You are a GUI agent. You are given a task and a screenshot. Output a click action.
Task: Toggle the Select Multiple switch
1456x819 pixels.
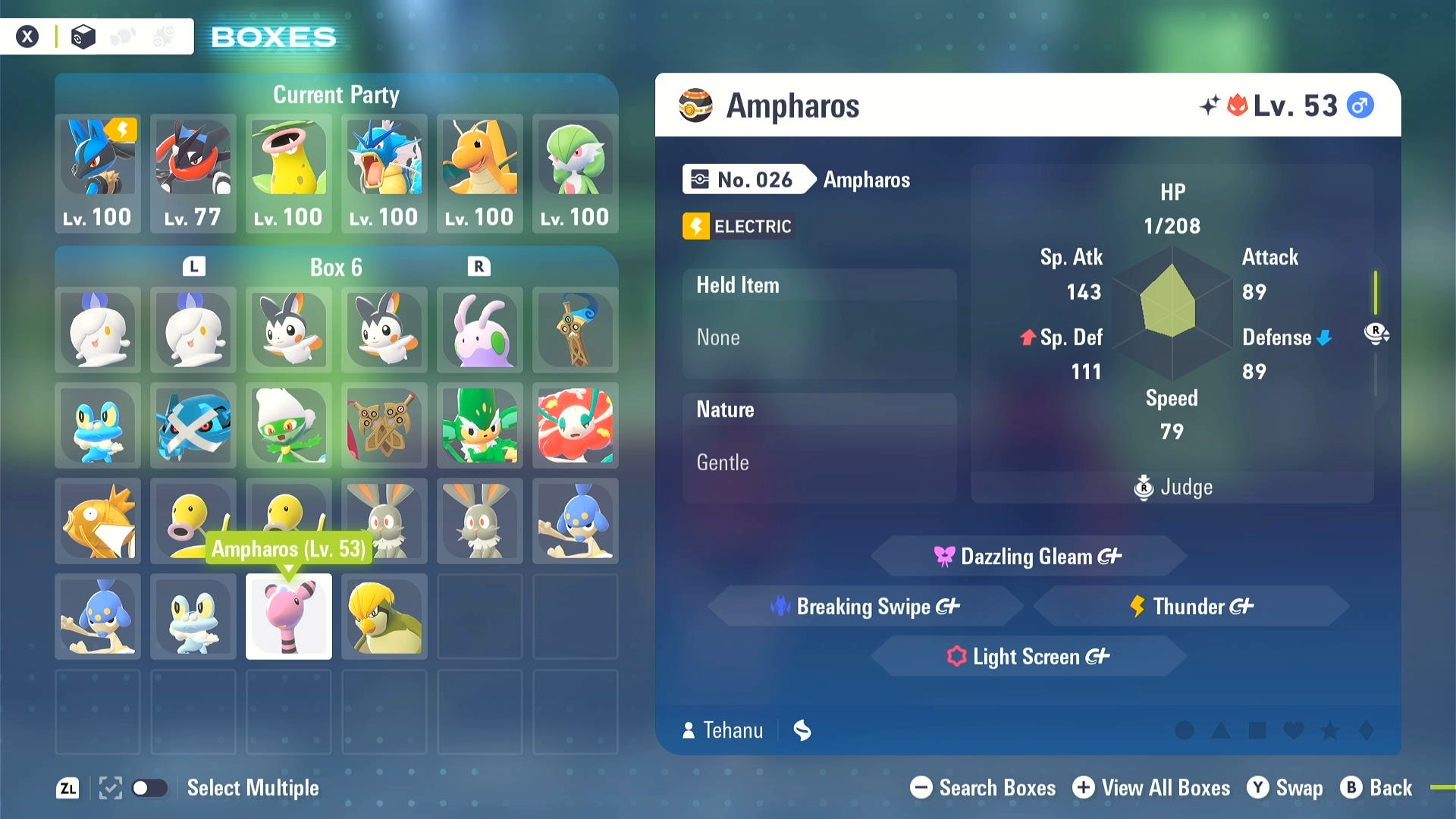click(149, 788)
